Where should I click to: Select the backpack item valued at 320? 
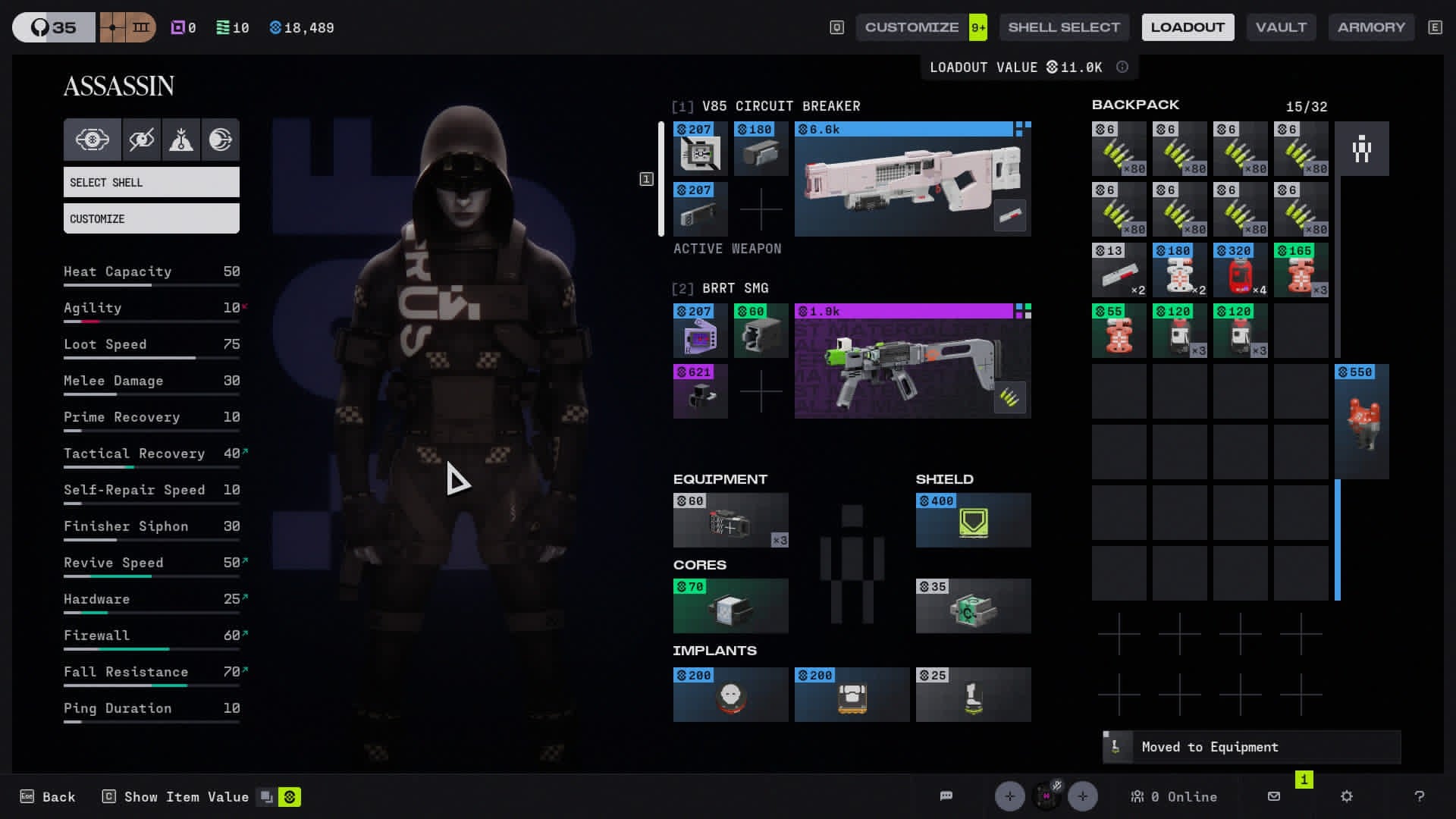pos(1240,271)
